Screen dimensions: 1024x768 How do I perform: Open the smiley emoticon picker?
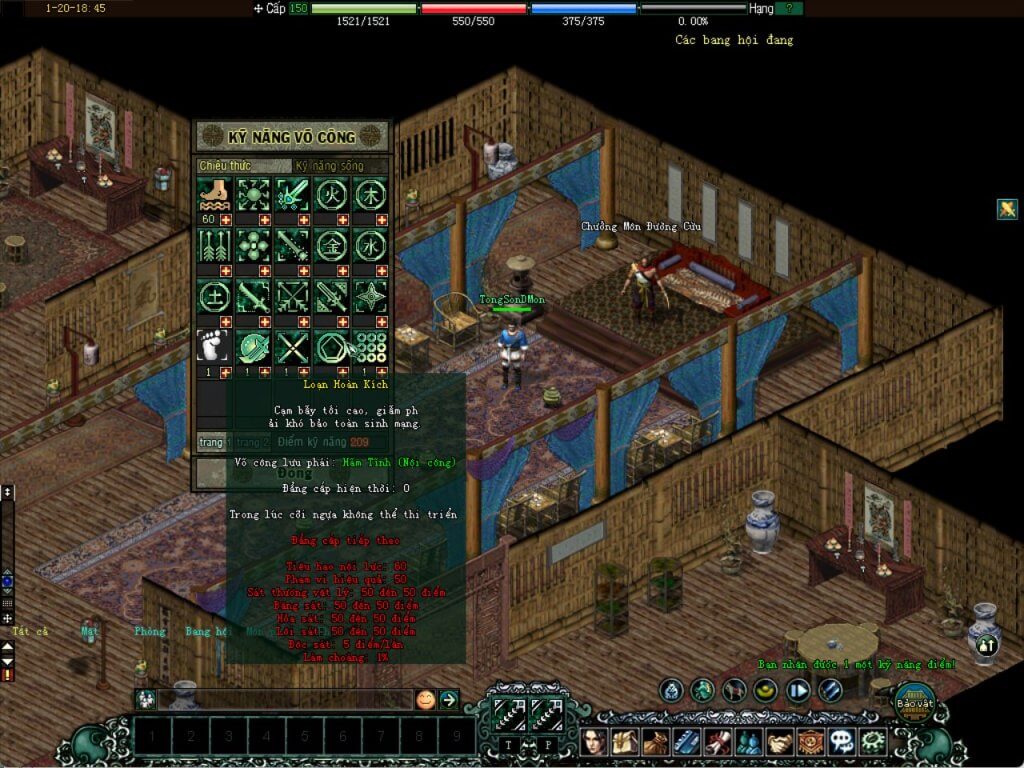[426, 699]
